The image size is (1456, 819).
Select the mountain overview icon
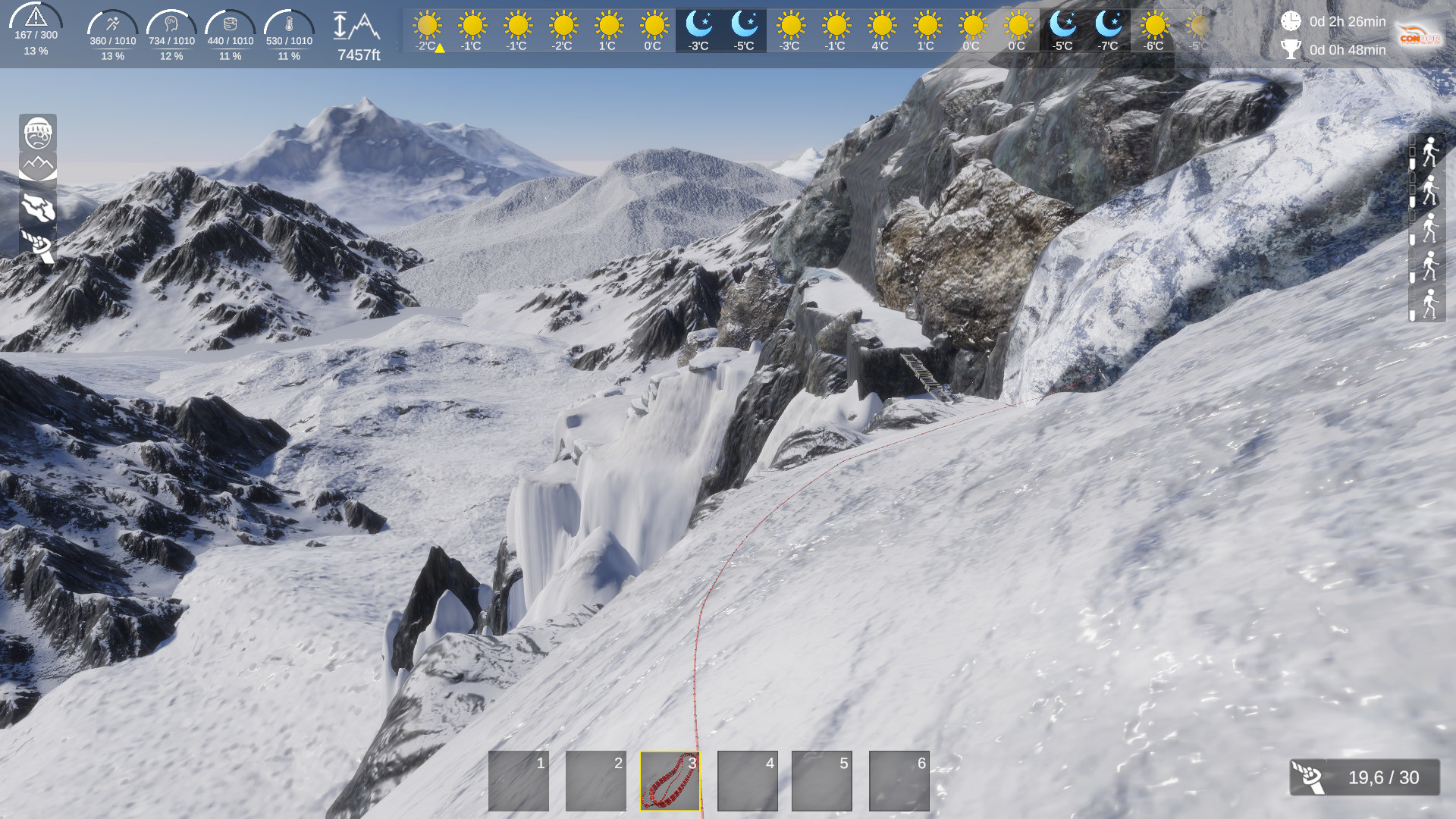[x=39, y=165]
